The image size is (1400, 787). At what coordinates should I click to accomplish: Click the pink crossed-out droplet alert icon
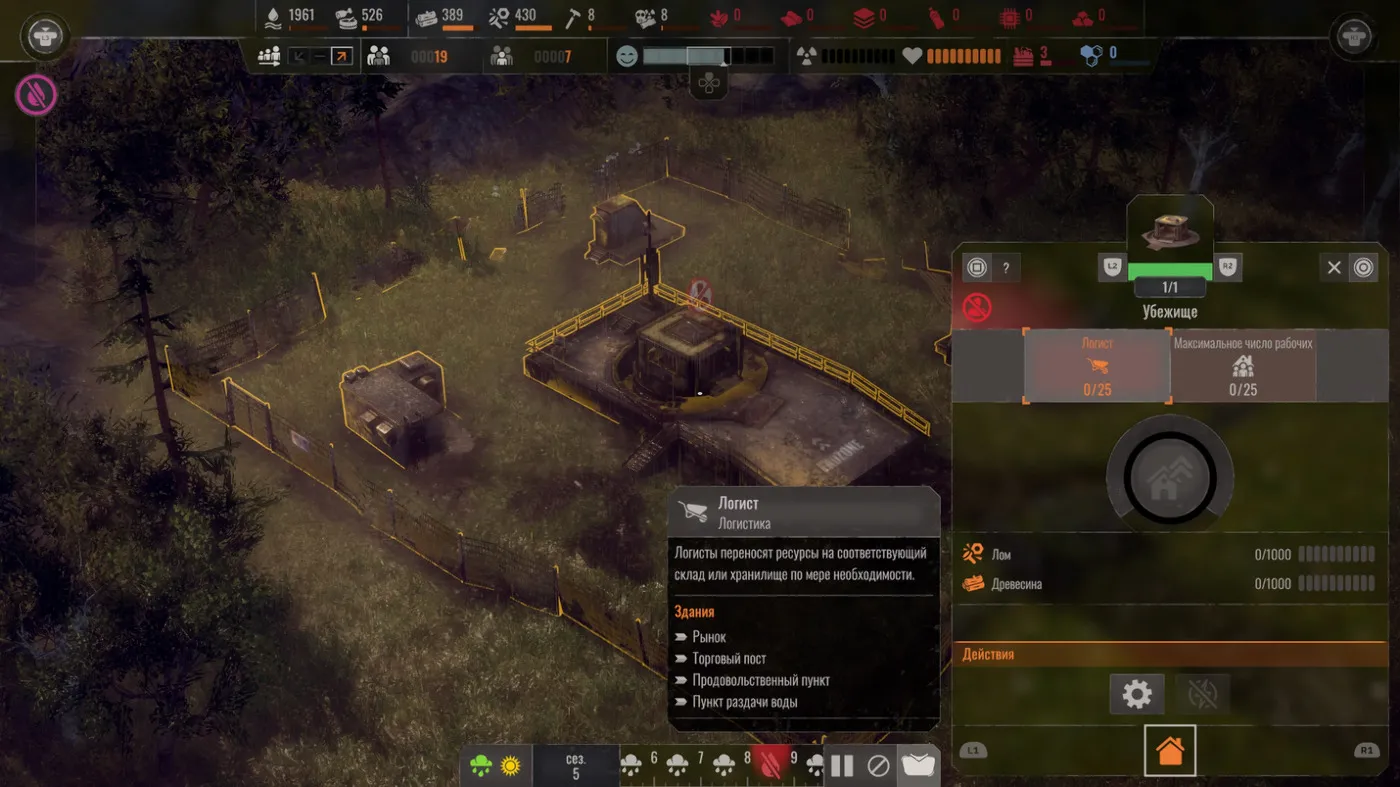pos(36,95)
